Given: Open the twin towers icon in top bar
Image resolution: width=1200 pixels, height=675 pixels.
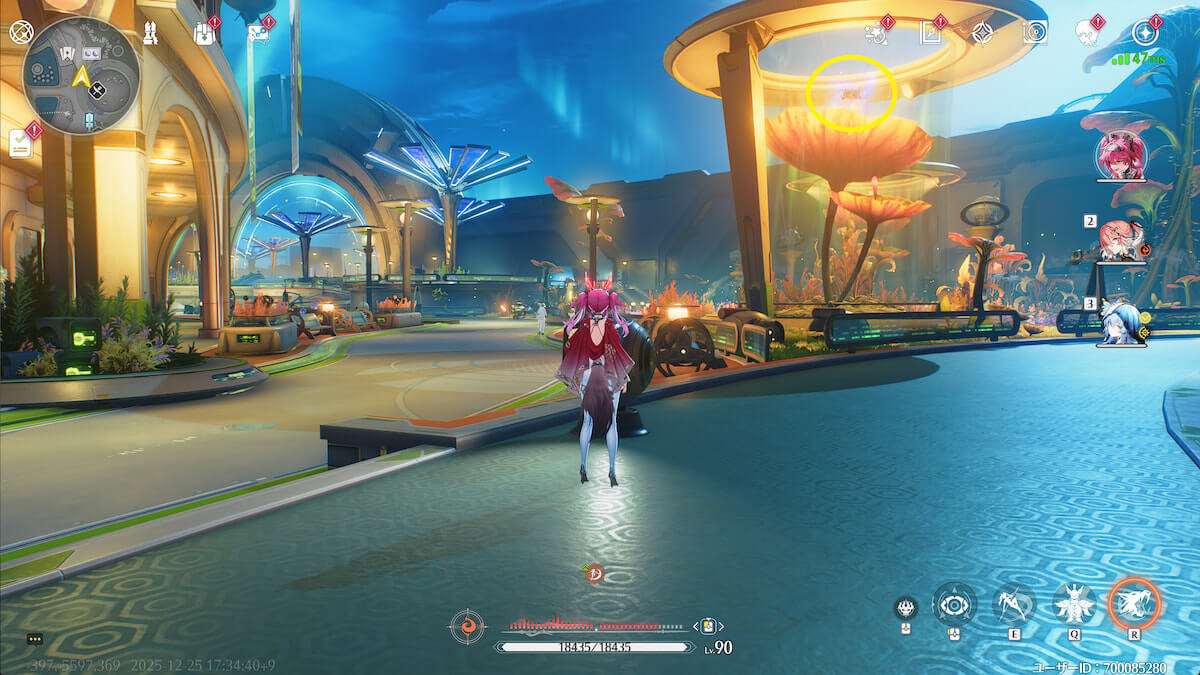Looking at the screenshot, I should pyautogui.click(x=150, y=32).
